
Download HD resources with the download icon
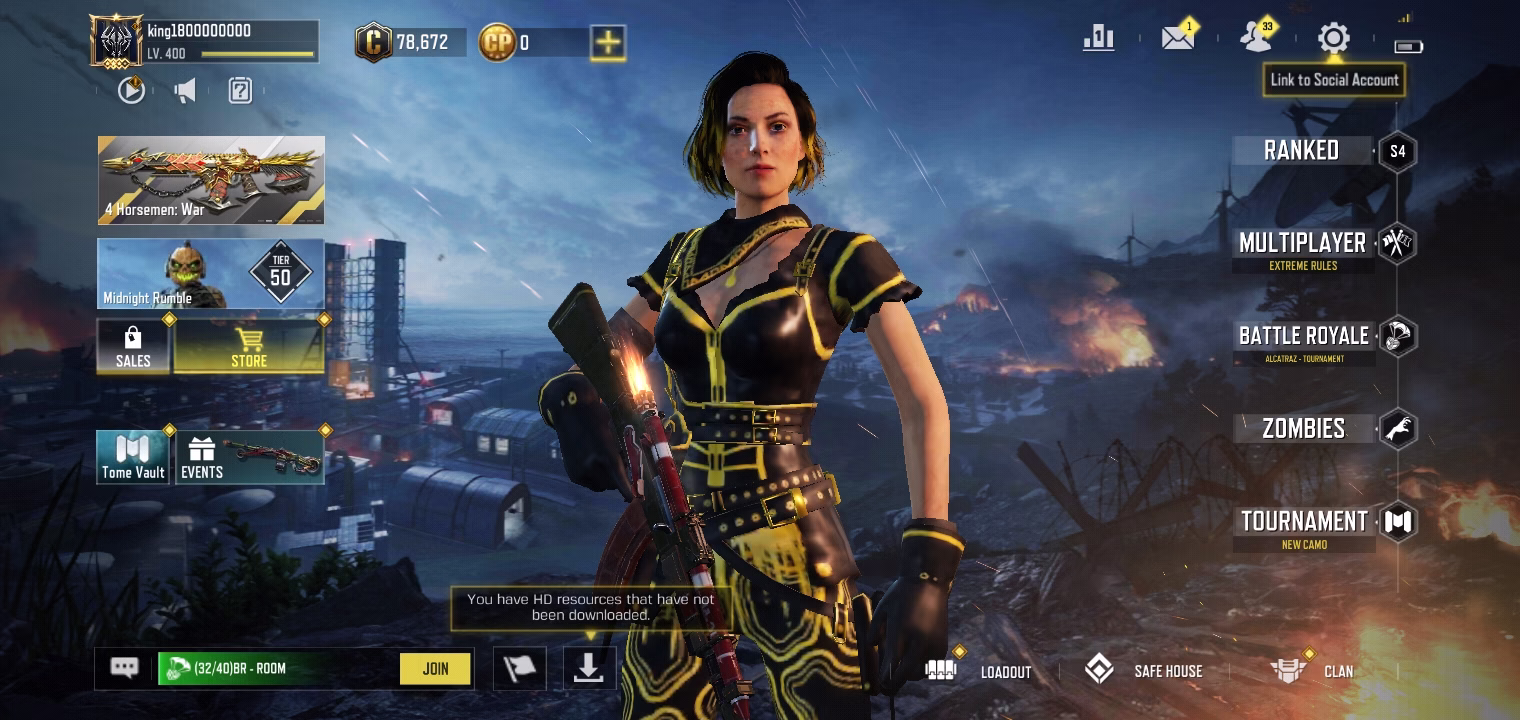589,669
